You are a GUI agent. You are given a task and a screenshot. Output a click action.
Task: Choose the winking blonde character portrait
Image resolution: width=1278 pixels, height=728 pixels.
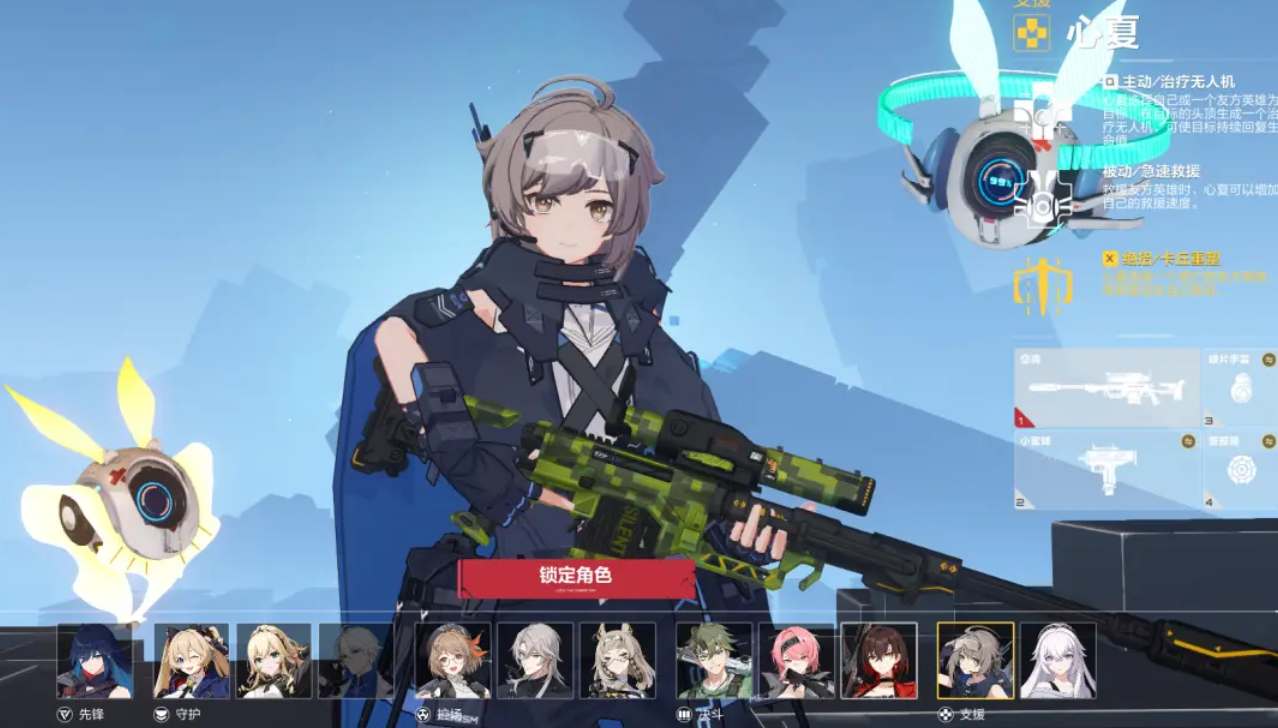(191, 660)
